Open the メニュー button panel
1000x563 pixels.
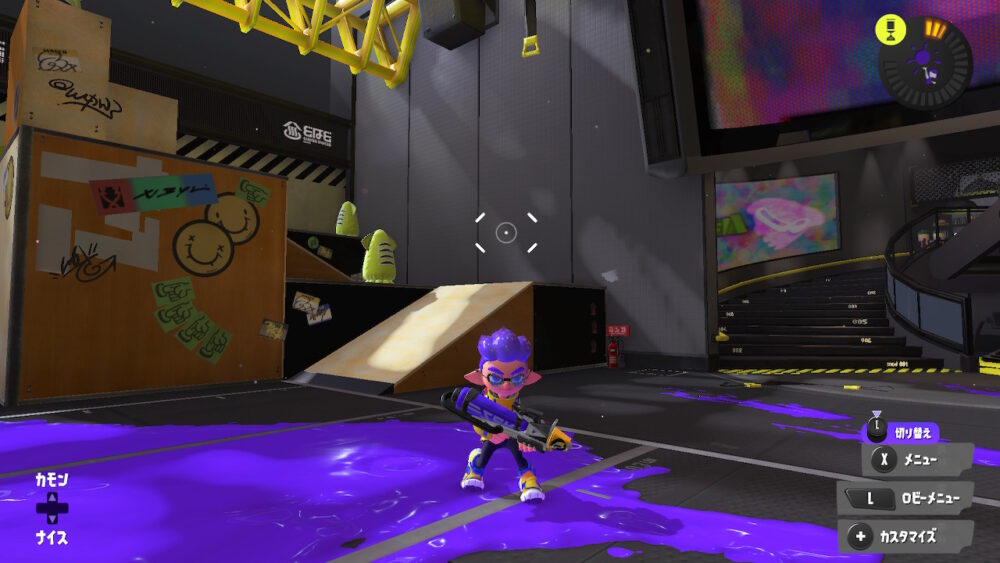coord(916,460)
